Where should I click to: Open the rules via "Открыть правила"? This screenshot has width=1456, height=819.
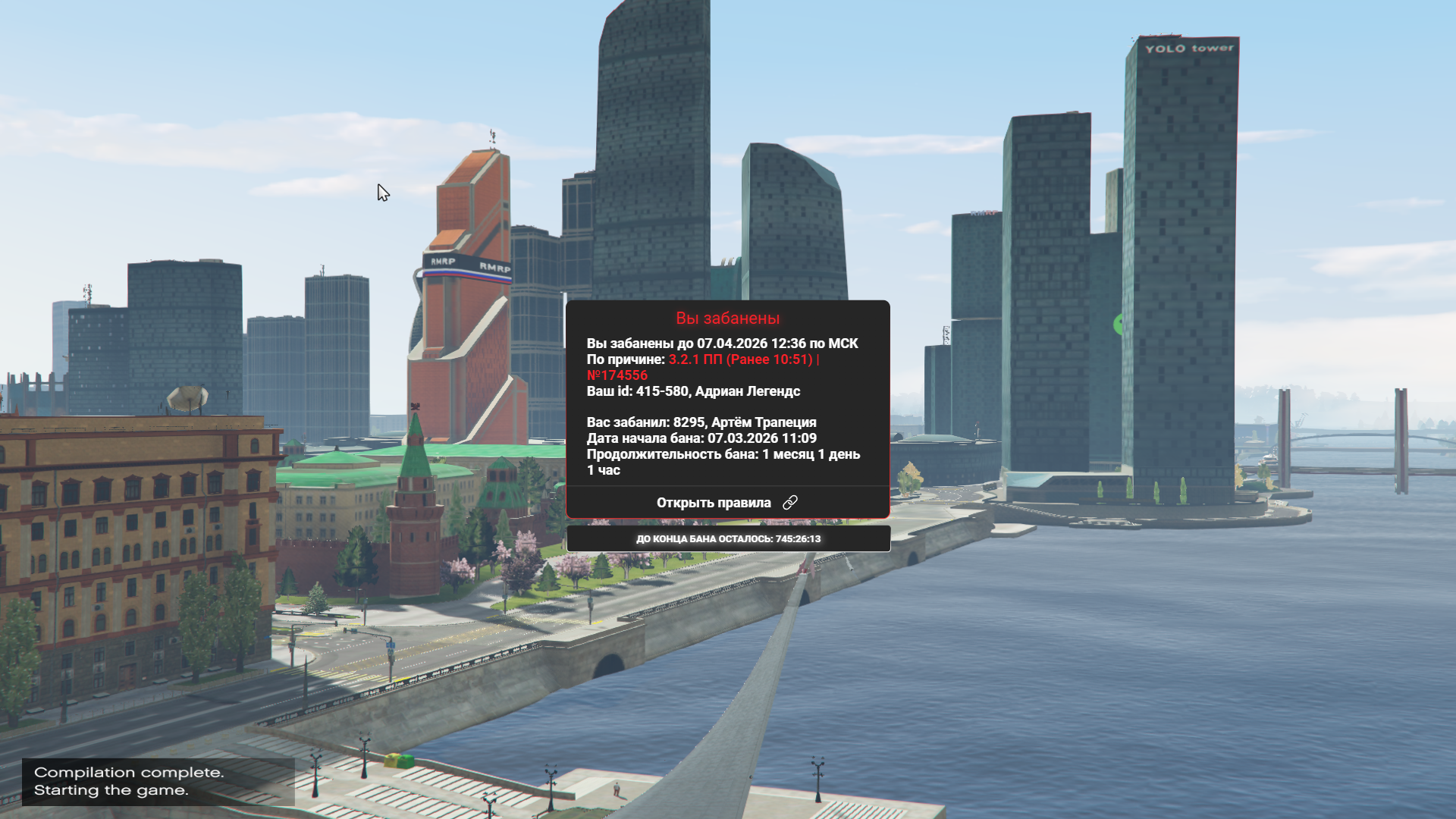pyautogui.click(x=726, y=503)
